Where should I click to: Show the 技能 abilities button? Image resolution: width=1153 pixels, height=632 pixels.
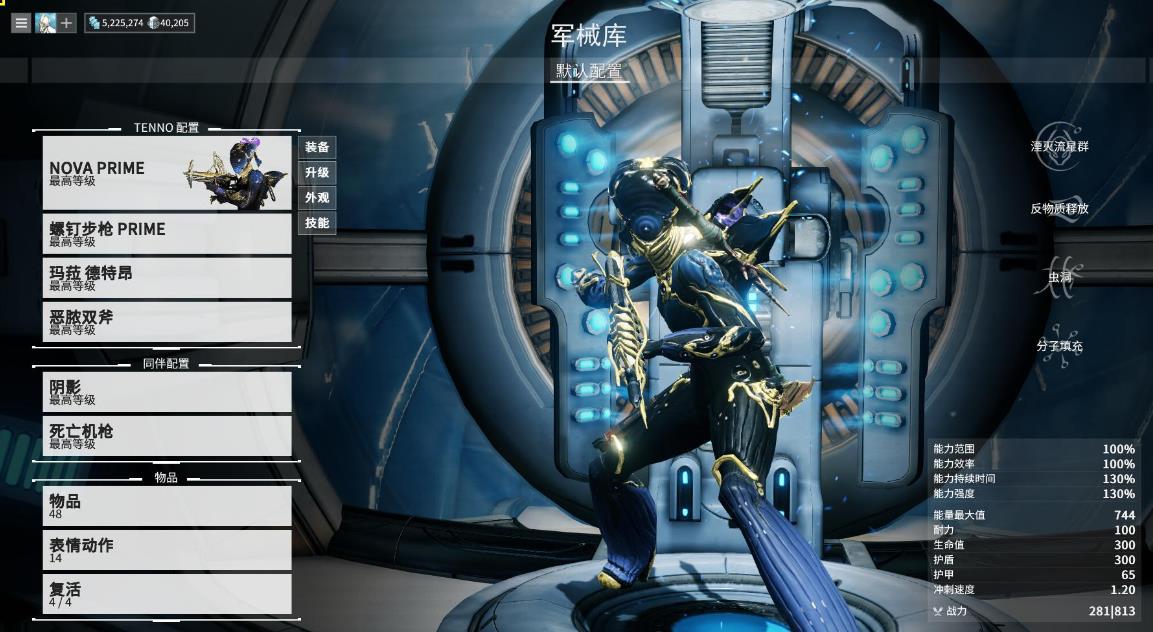coord(317,222)
